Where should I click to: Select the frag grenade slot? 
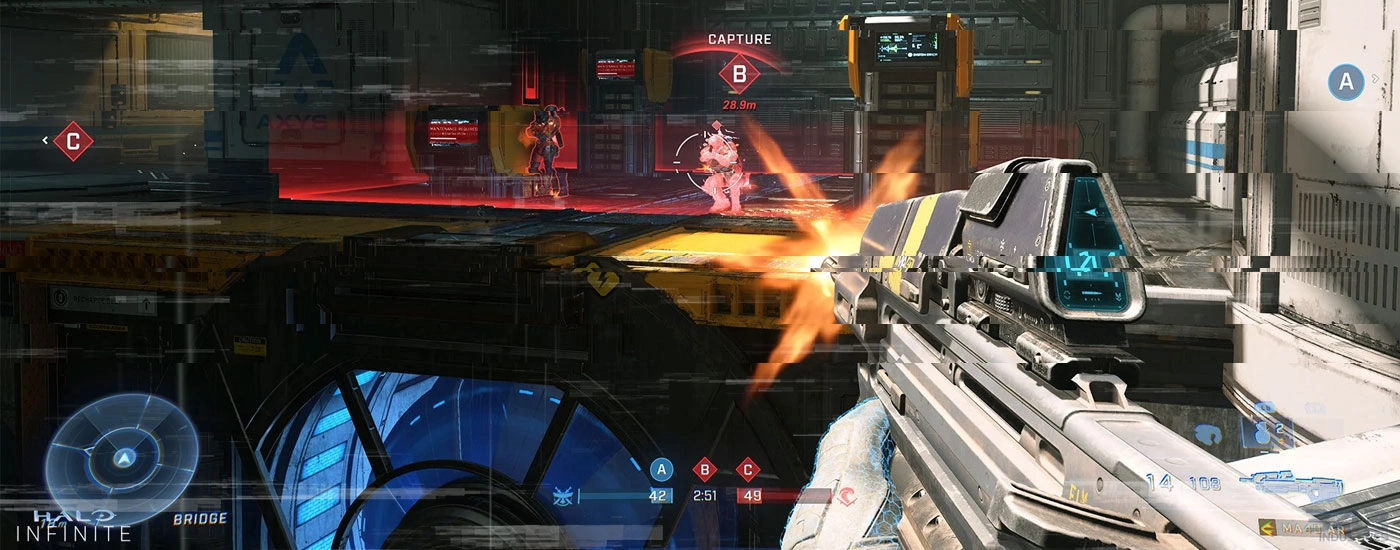click(1262, 430)
